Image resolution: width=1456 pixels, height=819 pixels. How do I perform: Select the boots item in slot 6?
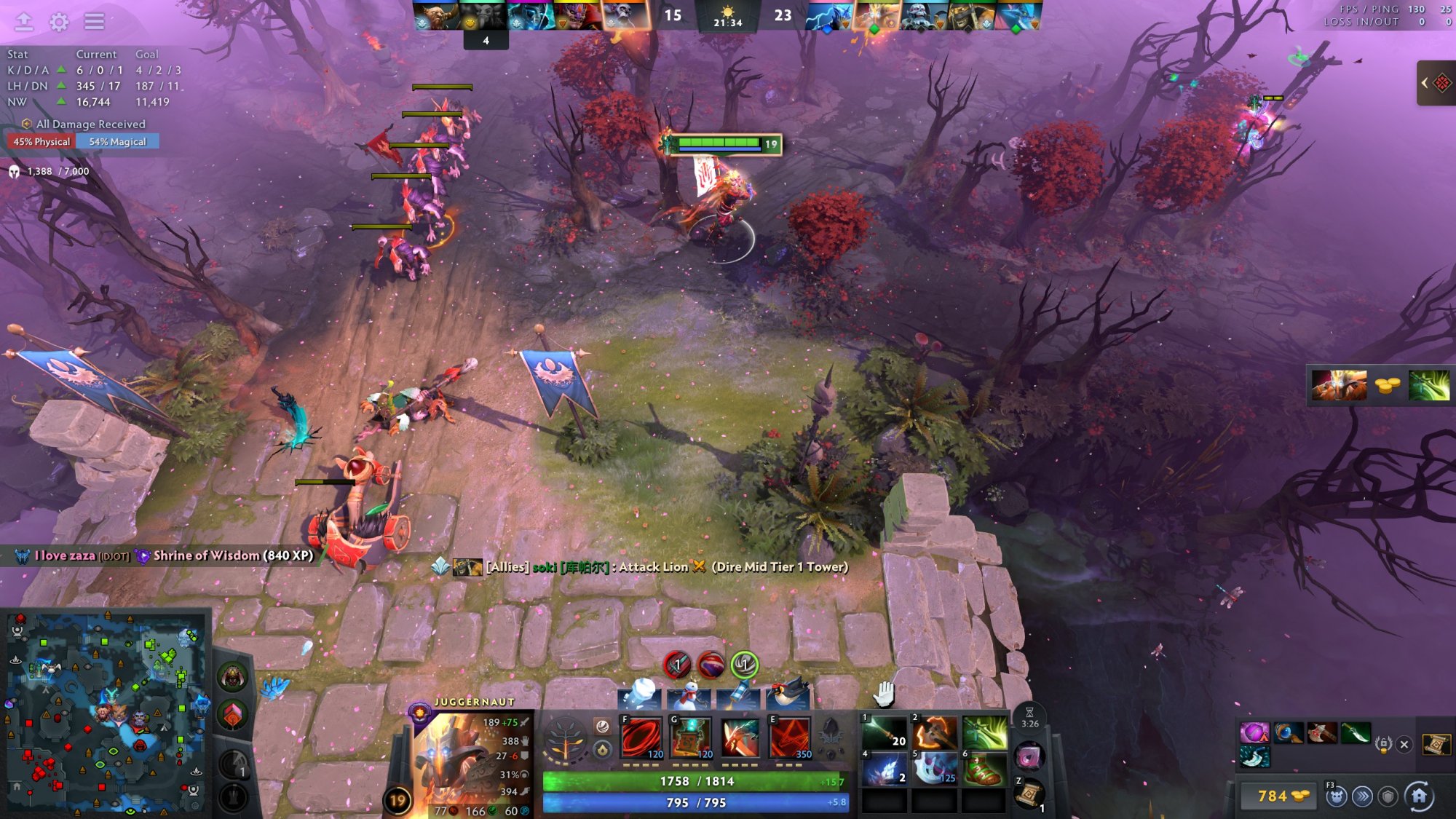pyautogui.click(x=984, y=769)
